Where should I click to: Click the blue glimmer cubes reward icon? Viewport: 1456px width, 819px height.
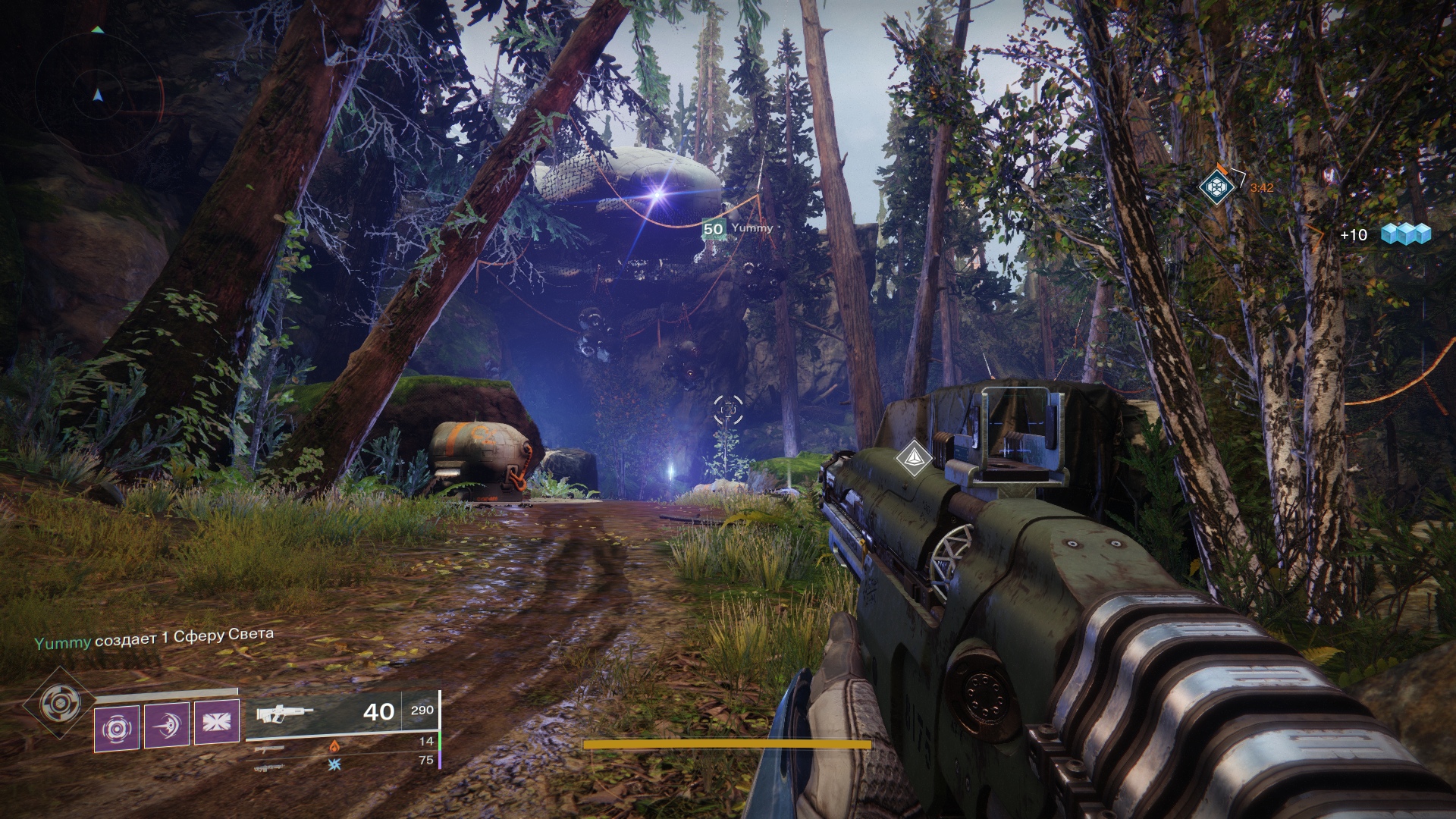[1405, 234]
